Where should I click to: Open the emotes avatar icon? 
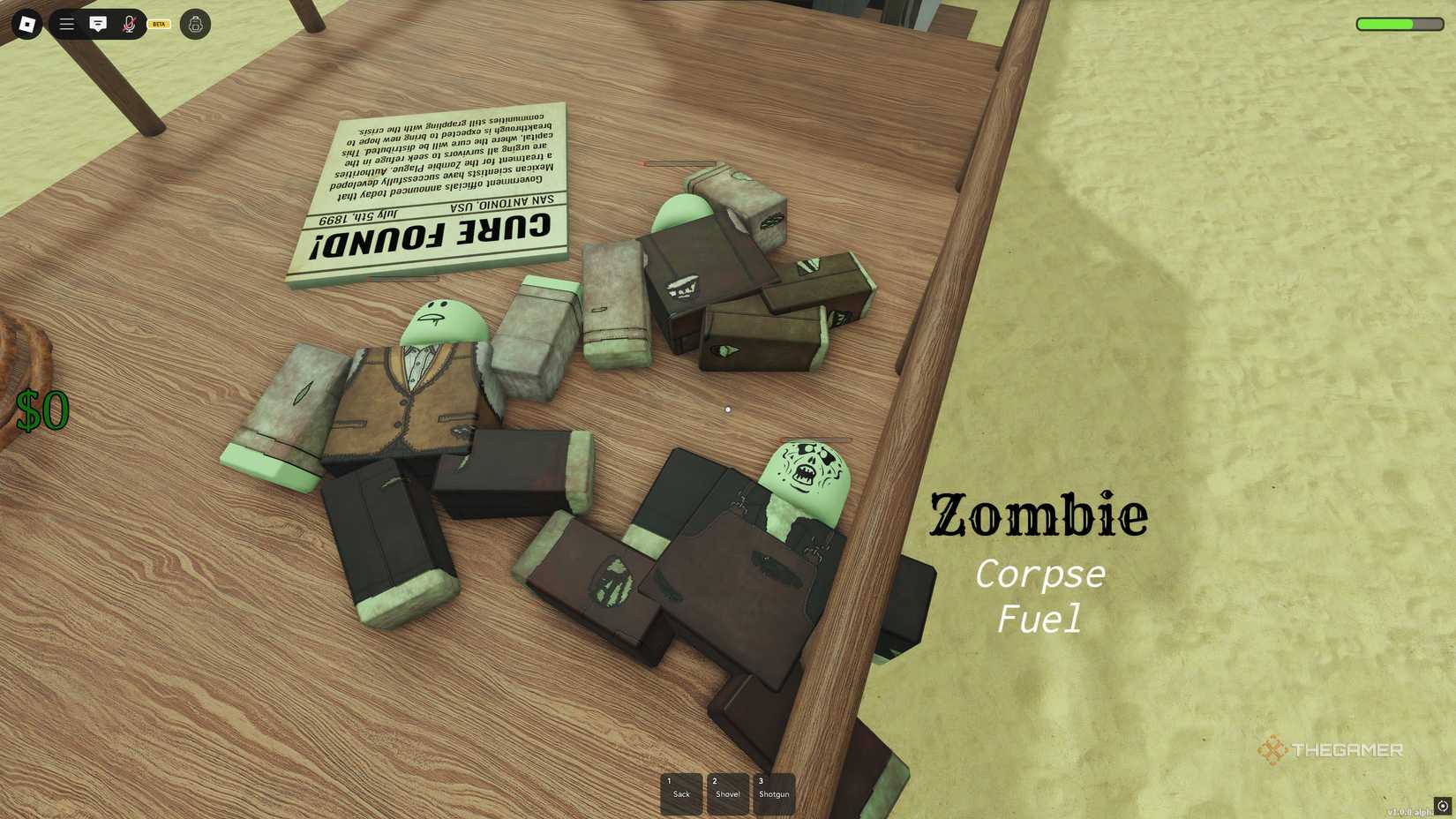[x=195, y=24]
